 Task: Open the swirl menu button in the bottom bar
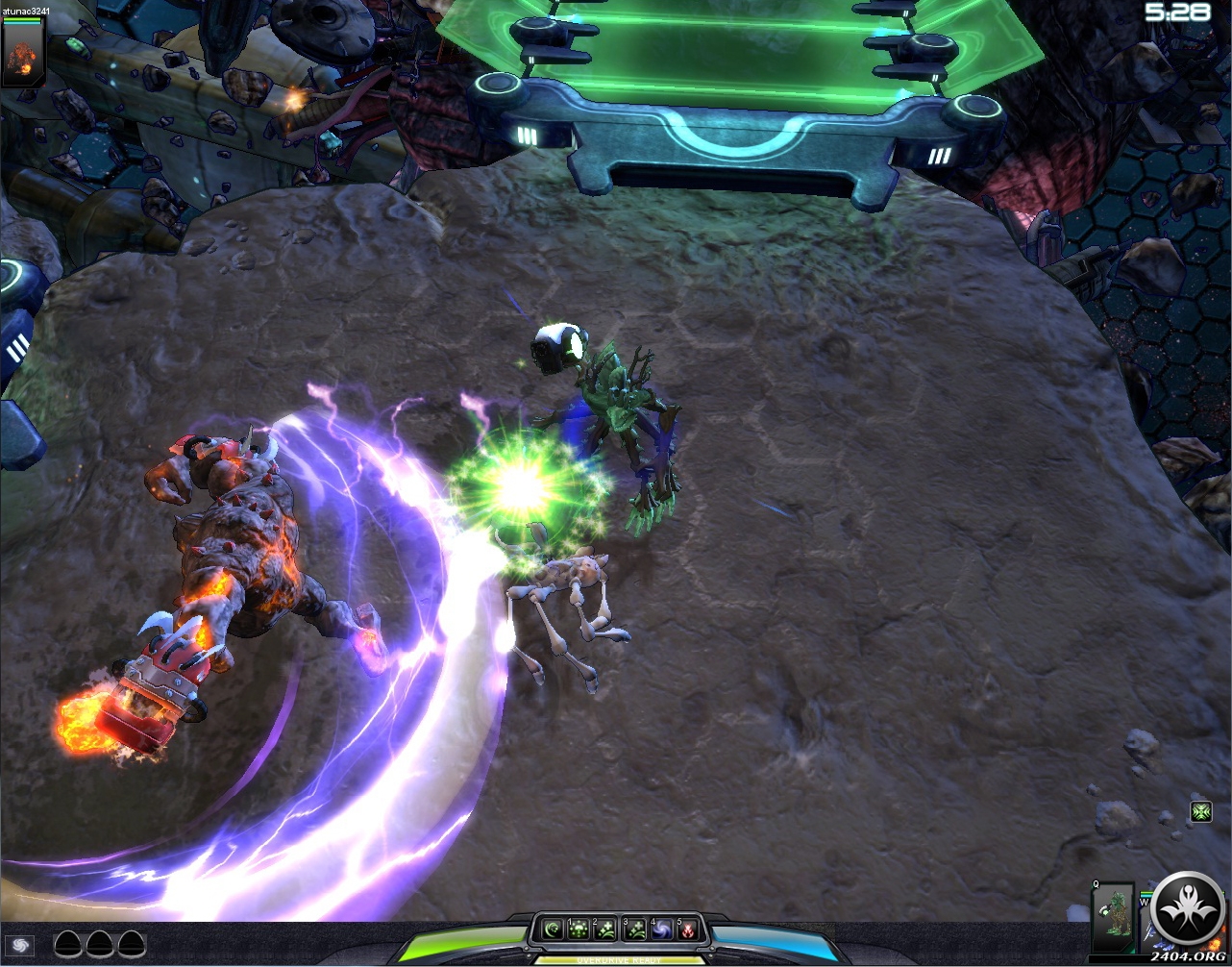click(x=20, y=945)
